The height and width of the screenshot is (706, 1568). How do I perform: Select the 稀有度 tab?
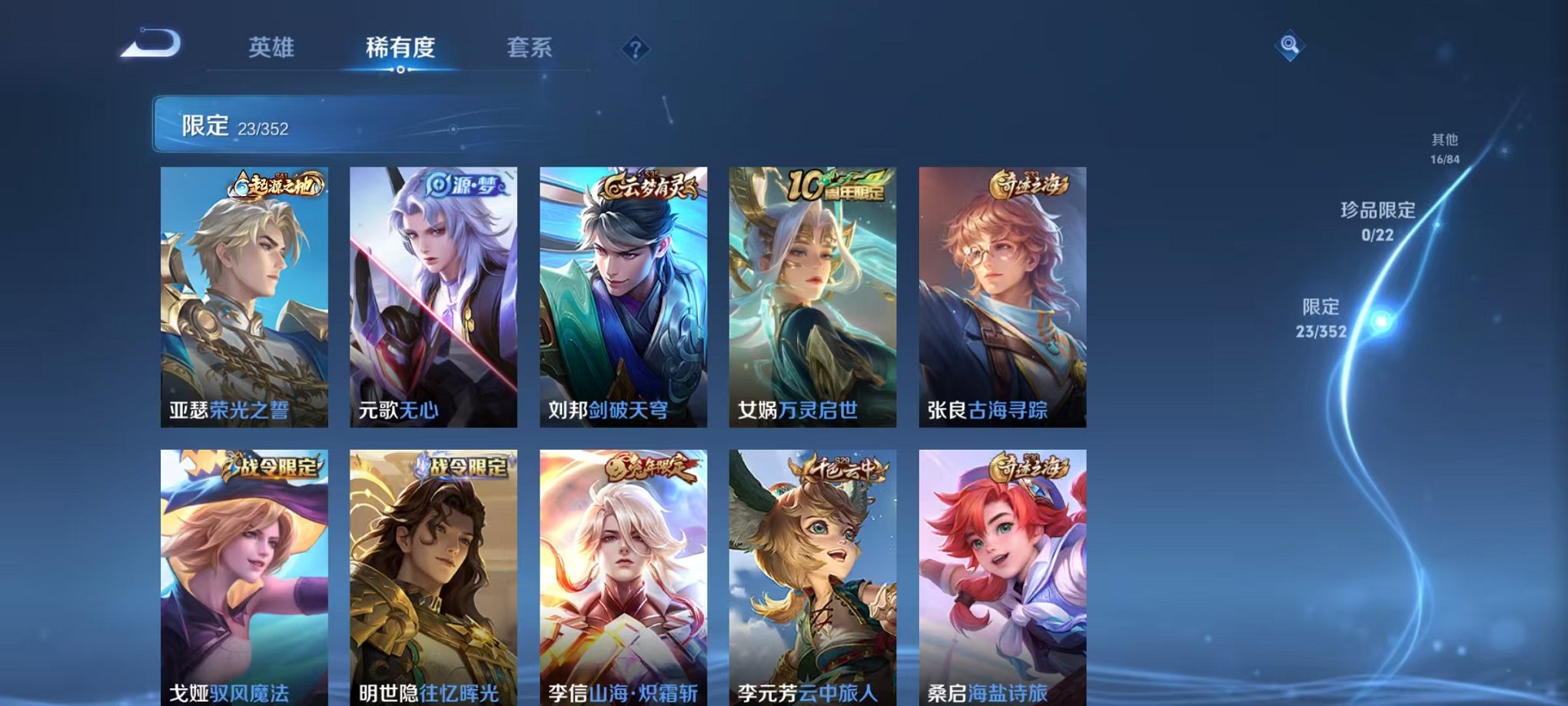400,48
